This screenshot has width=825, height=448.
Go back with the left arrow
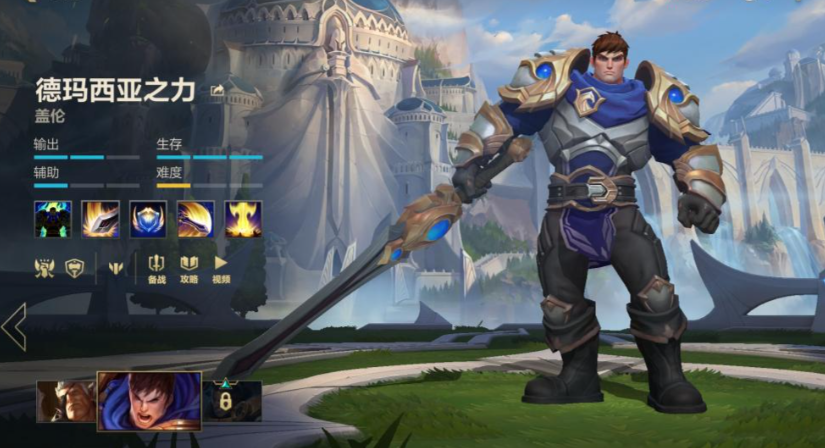point(14,327)
